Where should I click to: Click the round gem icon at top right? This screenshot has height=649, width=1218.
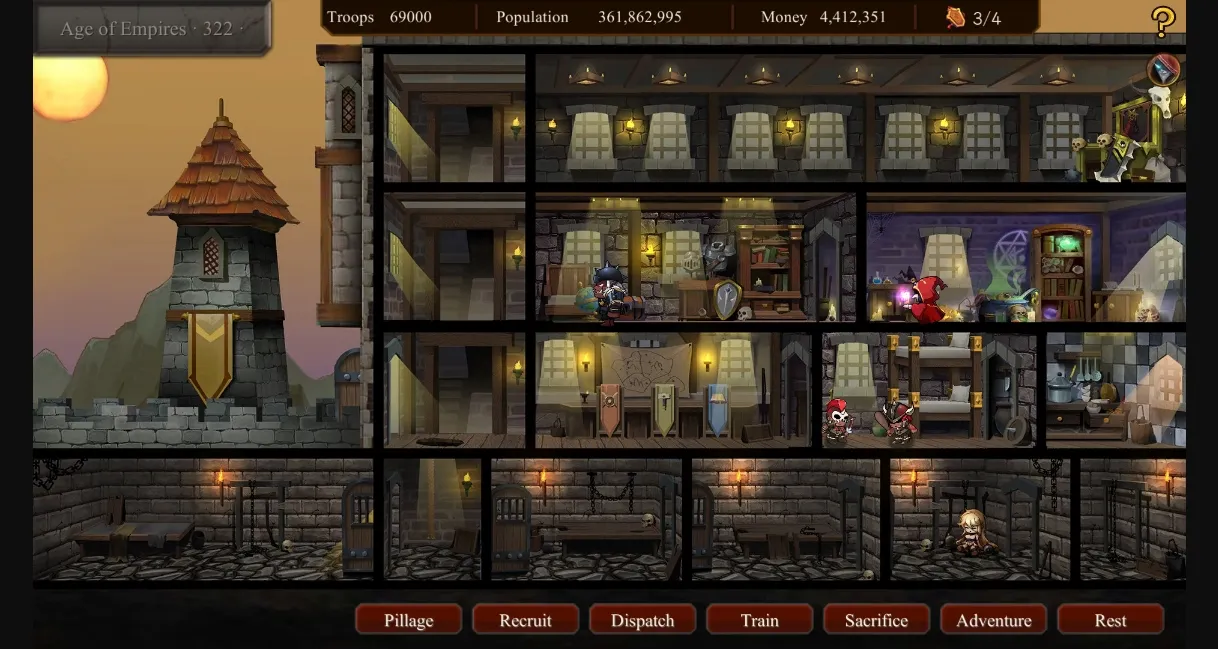click(x=1163, y=70)
